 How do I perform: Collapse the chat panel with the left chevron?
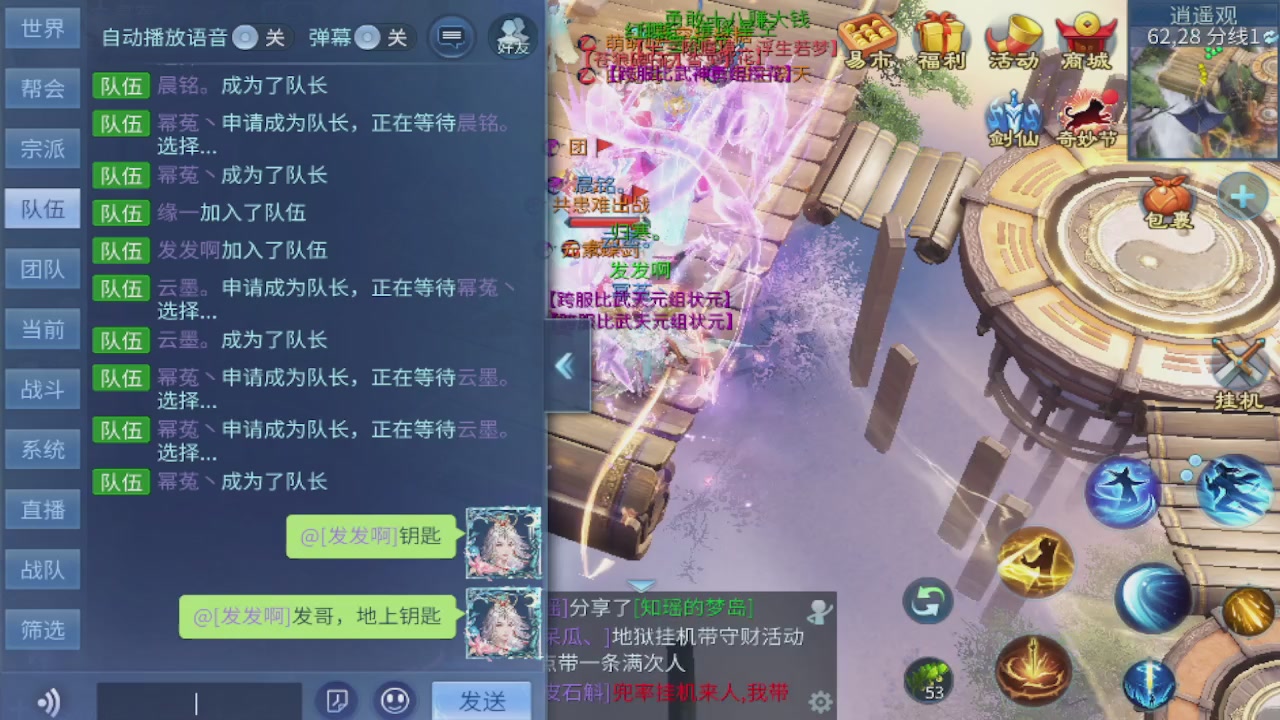coord(565,368)
